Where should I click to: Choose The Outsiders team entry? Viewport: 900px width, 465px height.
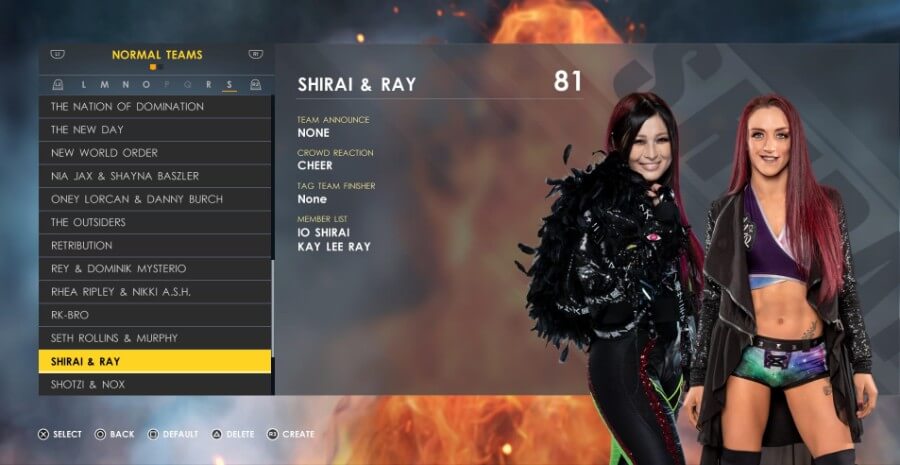click(155, 222)
